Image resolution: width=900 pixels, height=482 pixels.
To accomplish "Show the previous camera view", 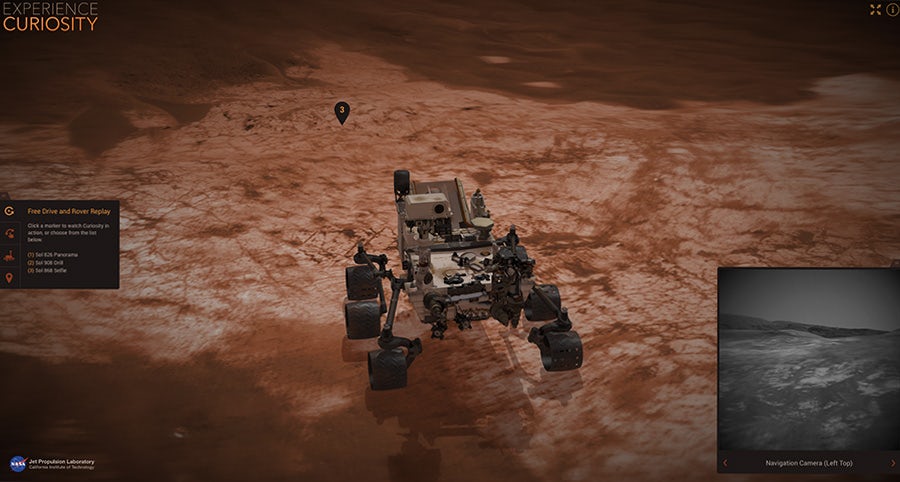I will 726,463.
